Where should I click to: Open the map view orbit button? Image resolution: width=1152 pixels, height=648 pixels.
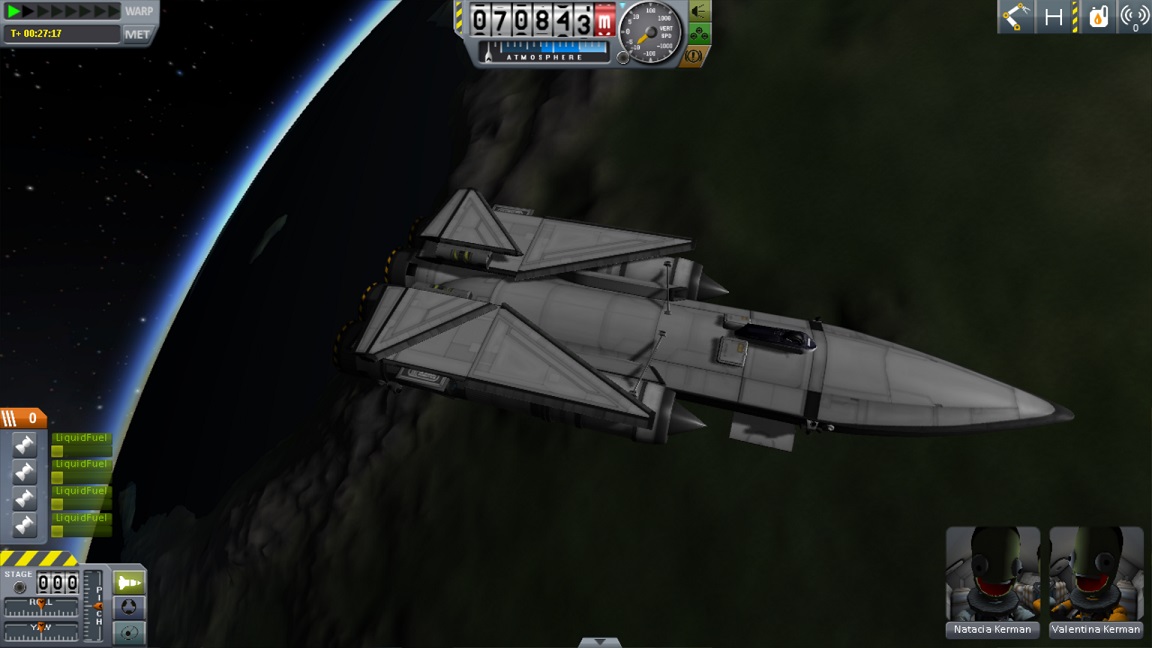pyautogui.click(x=129, y=632)
